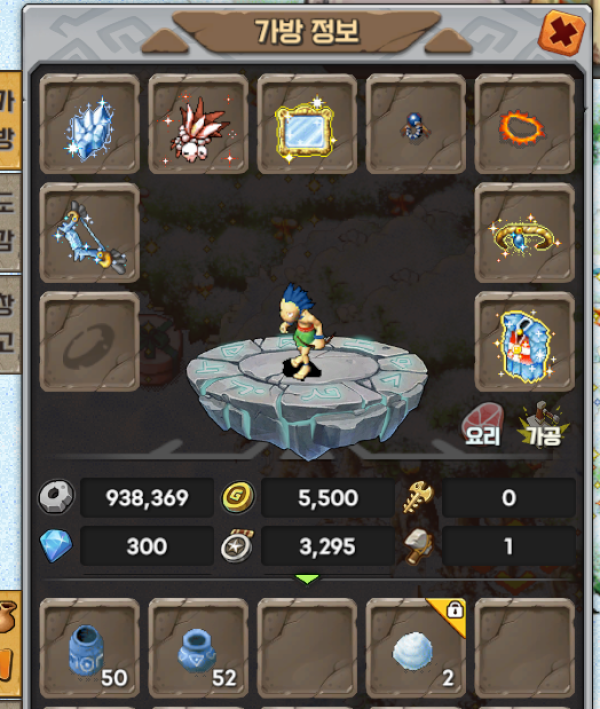Pick the locked snowball item slot
The image size is (600, 709).
(415, 649)
